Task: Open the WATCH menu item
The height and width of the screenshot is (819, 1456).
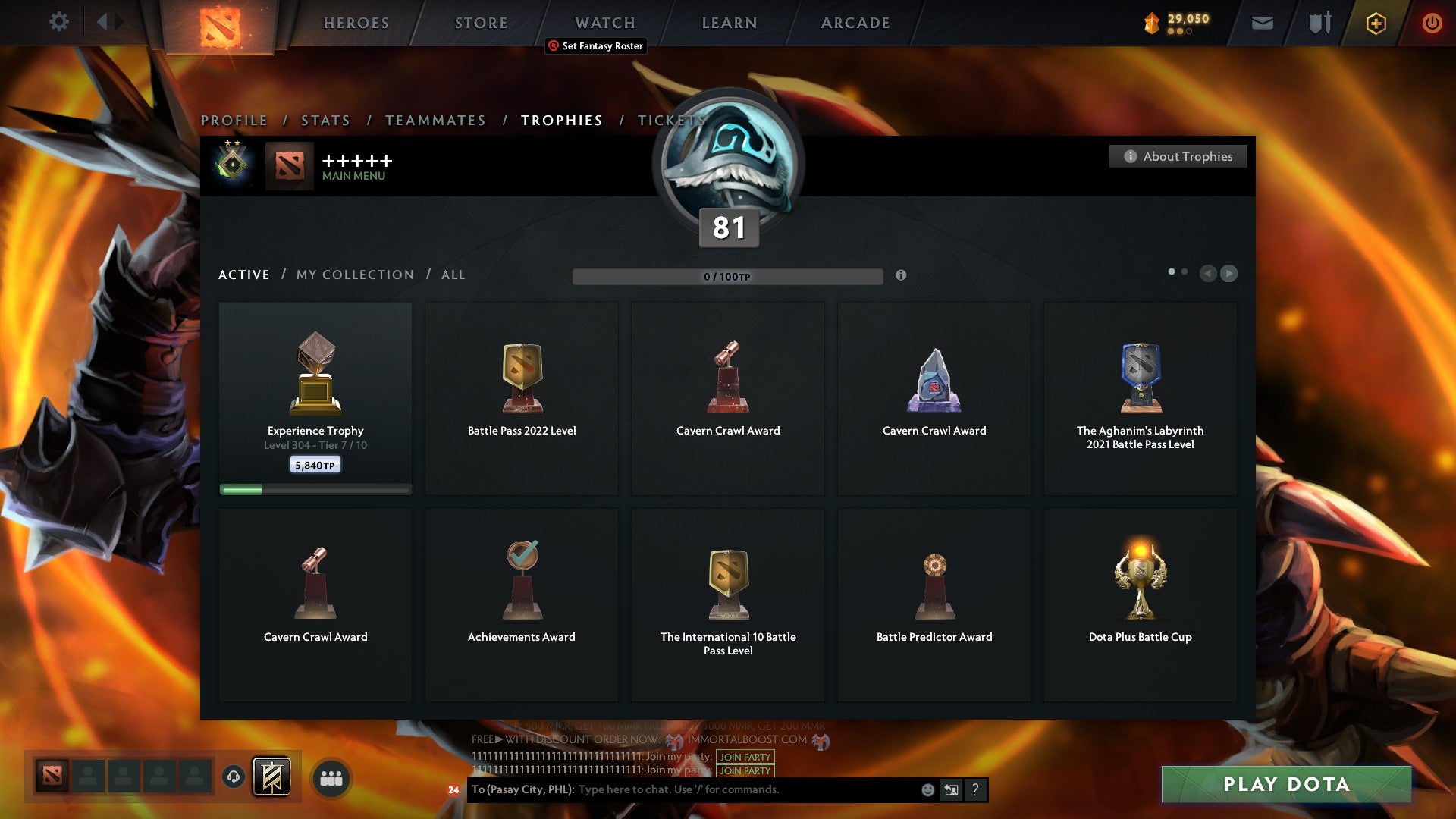Action: 604,23
